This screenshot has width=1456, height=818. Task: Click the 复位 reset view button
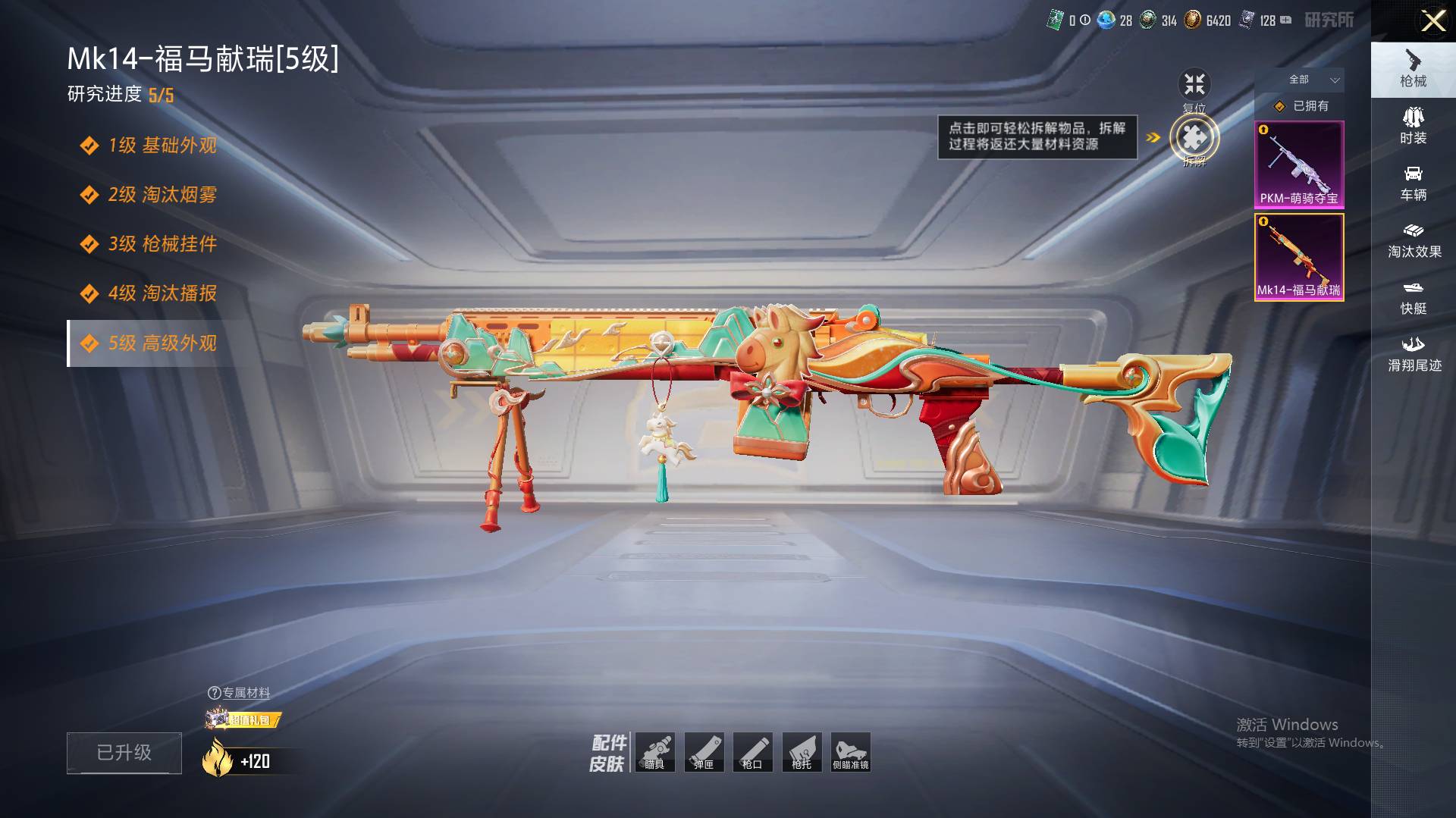point(1194,85)
